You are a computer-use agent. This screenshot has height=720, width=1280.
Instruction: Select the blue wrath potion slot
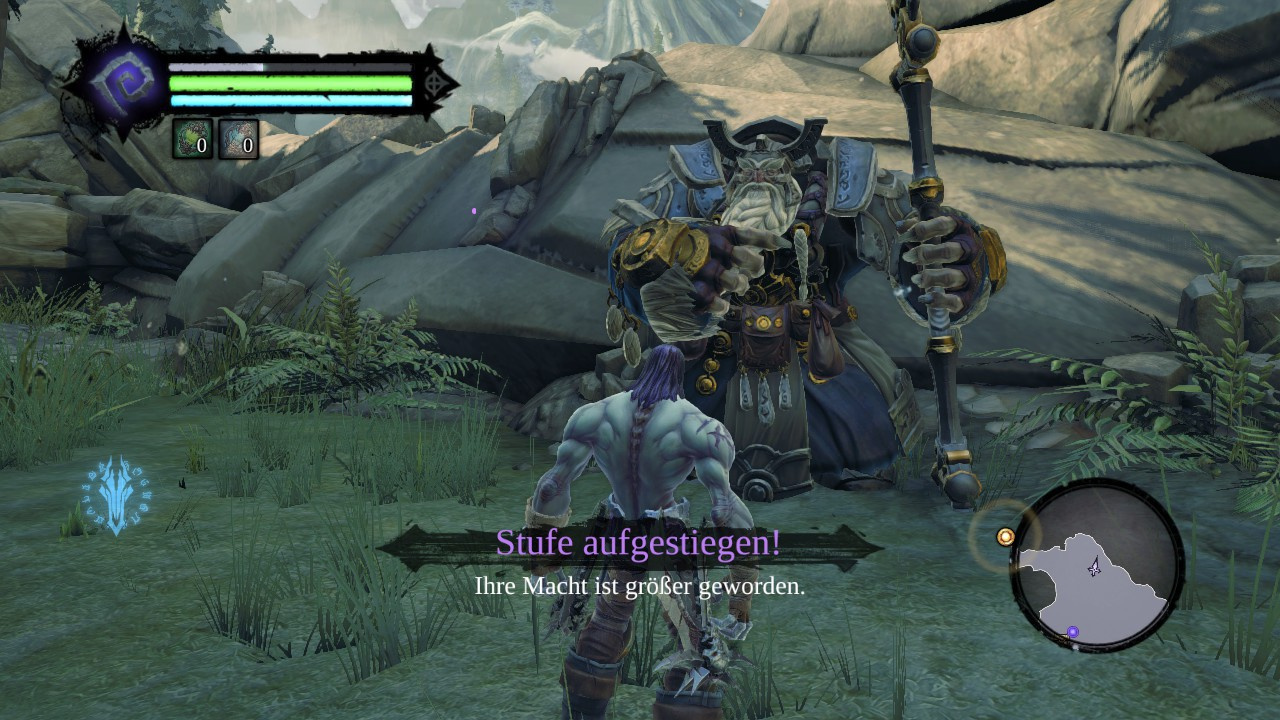click(x=238, y=140)
